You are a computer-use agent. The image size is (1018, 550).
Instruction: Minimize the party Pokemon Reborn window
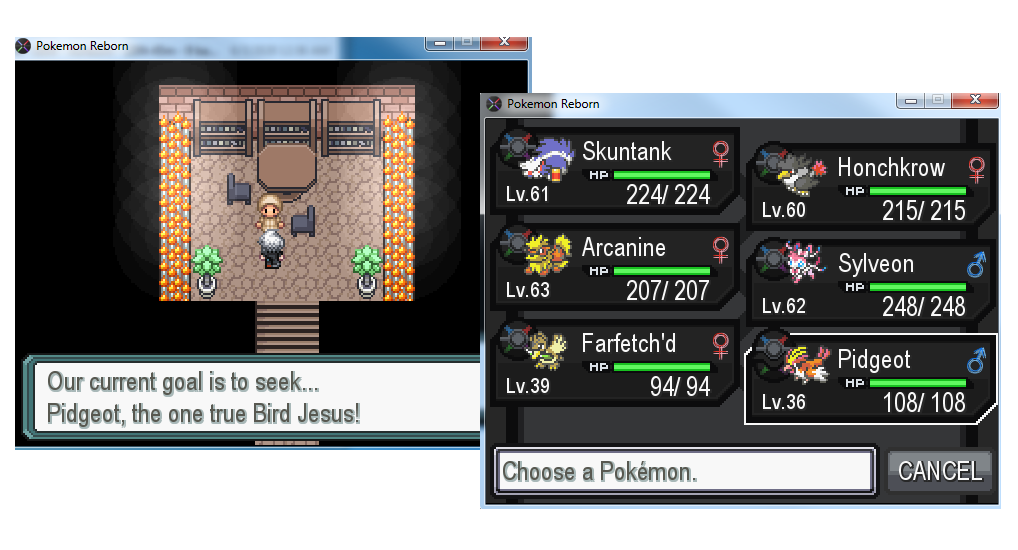[909, 100]
